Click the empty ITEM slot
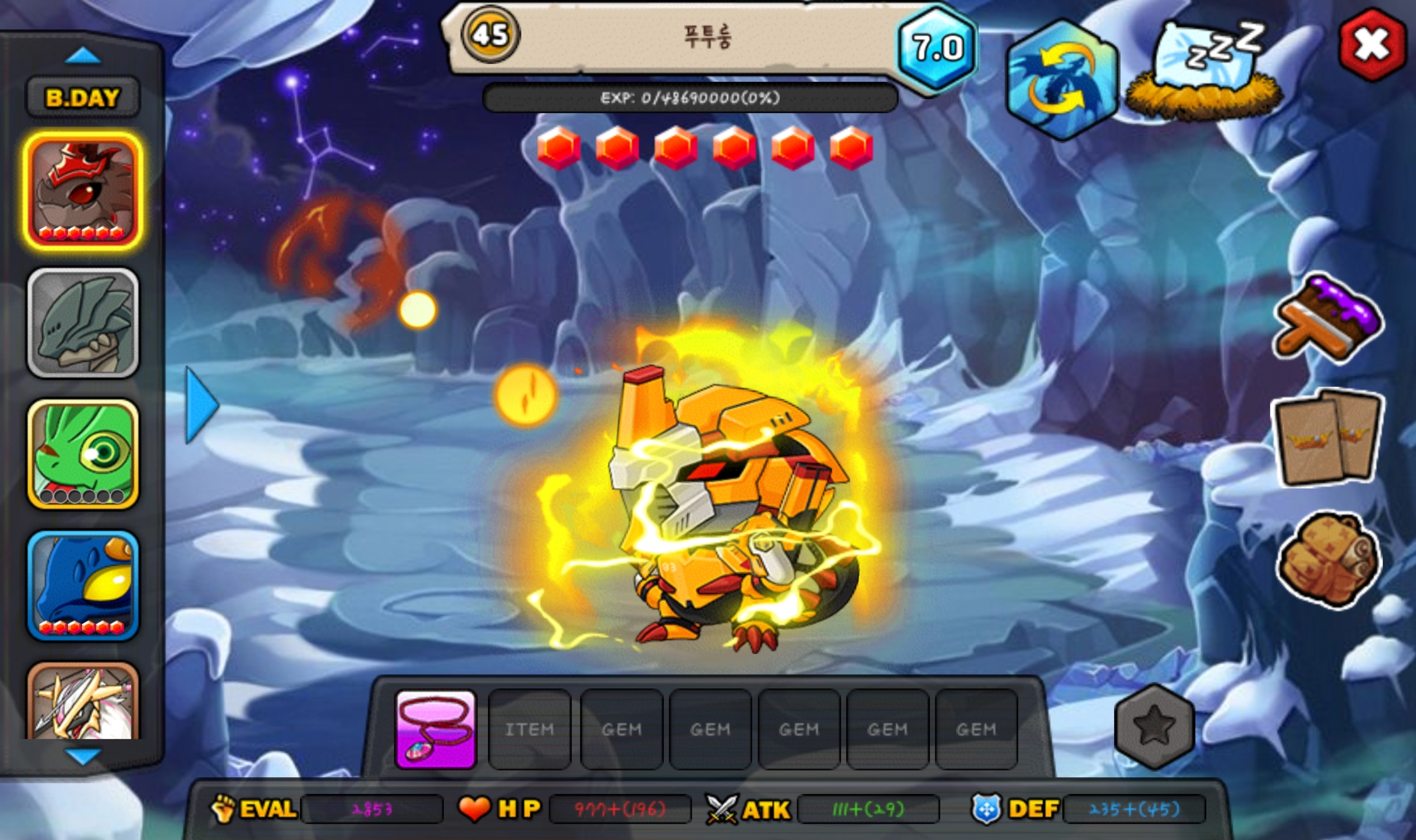1416x840 pixels. click(x=529, y=729)
